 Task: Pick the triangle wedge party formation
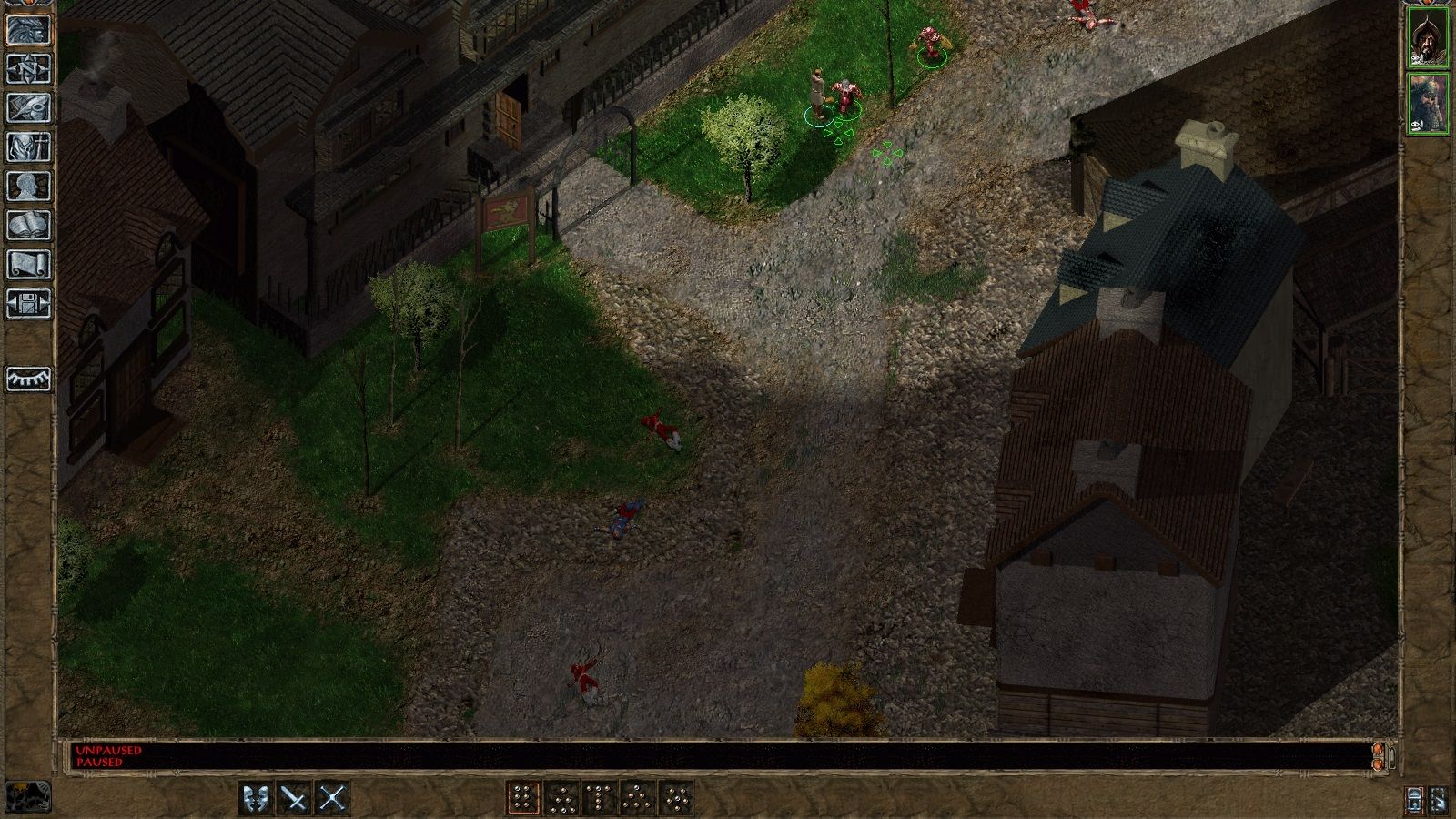pos(637,798)
